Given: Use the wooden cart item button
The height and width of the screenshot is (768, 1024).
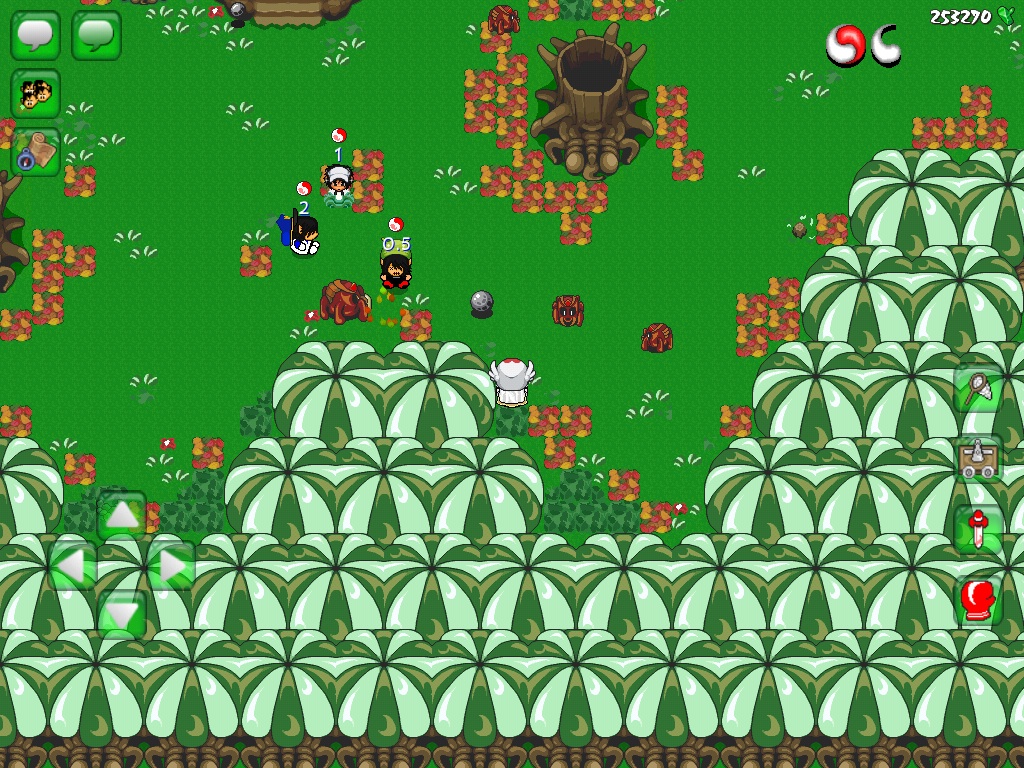Looking at the screenshot, I should (x=977, y=459).
